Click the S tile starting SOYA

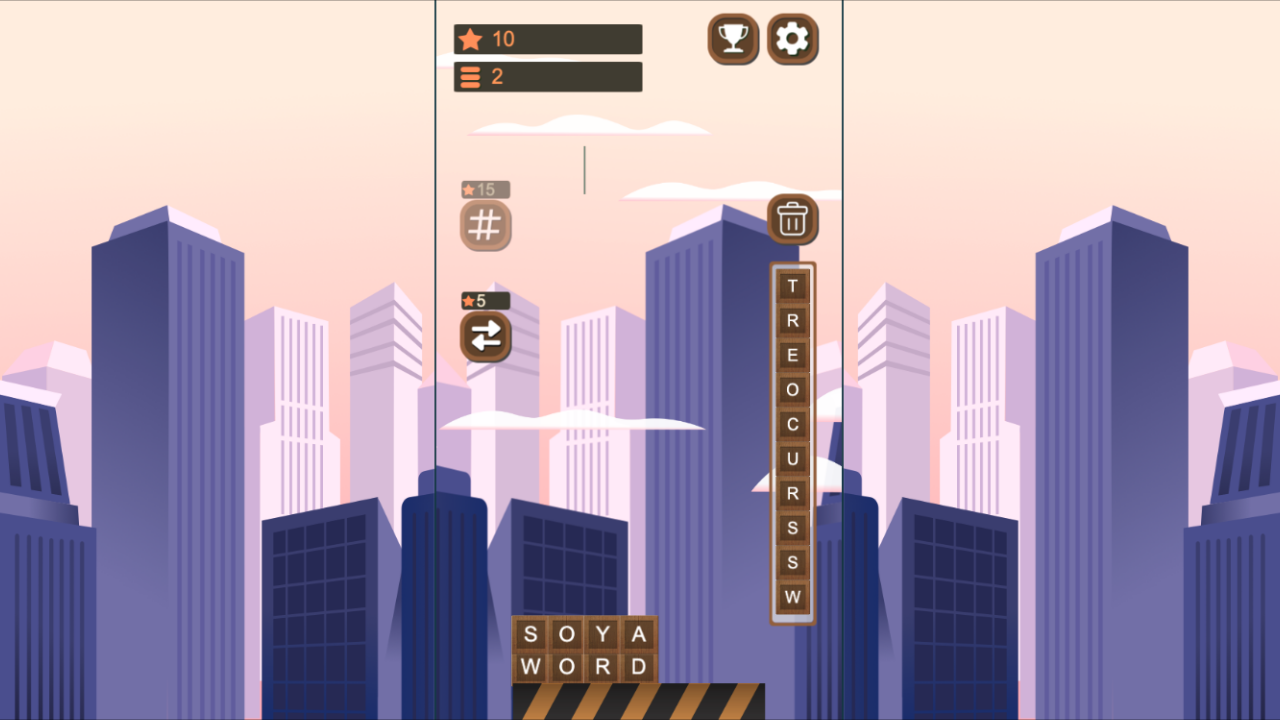(x=531, y=634)
